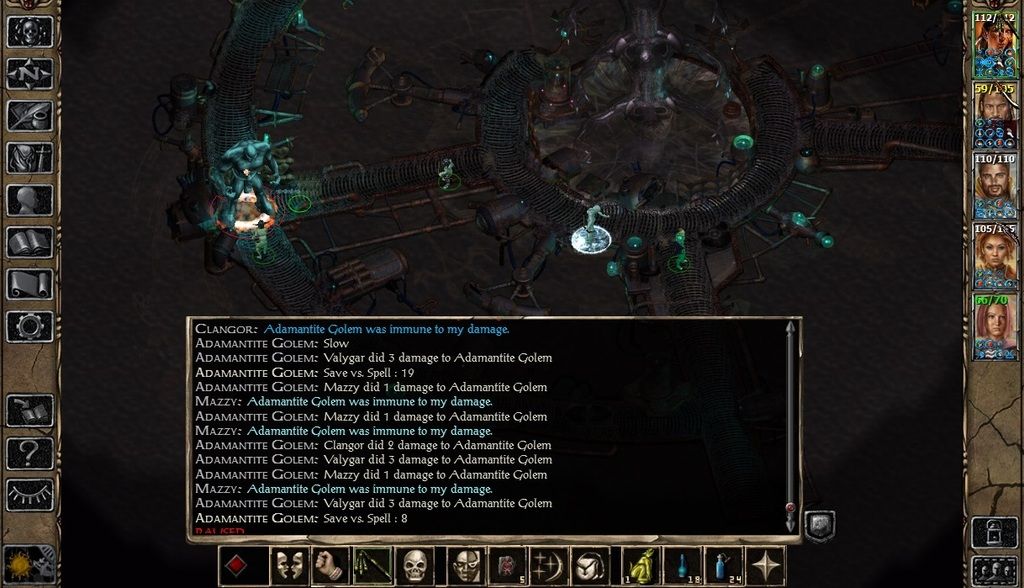Click the question mark help button
This screenshot has height=588, width=1024.
[x=29, y=453]
